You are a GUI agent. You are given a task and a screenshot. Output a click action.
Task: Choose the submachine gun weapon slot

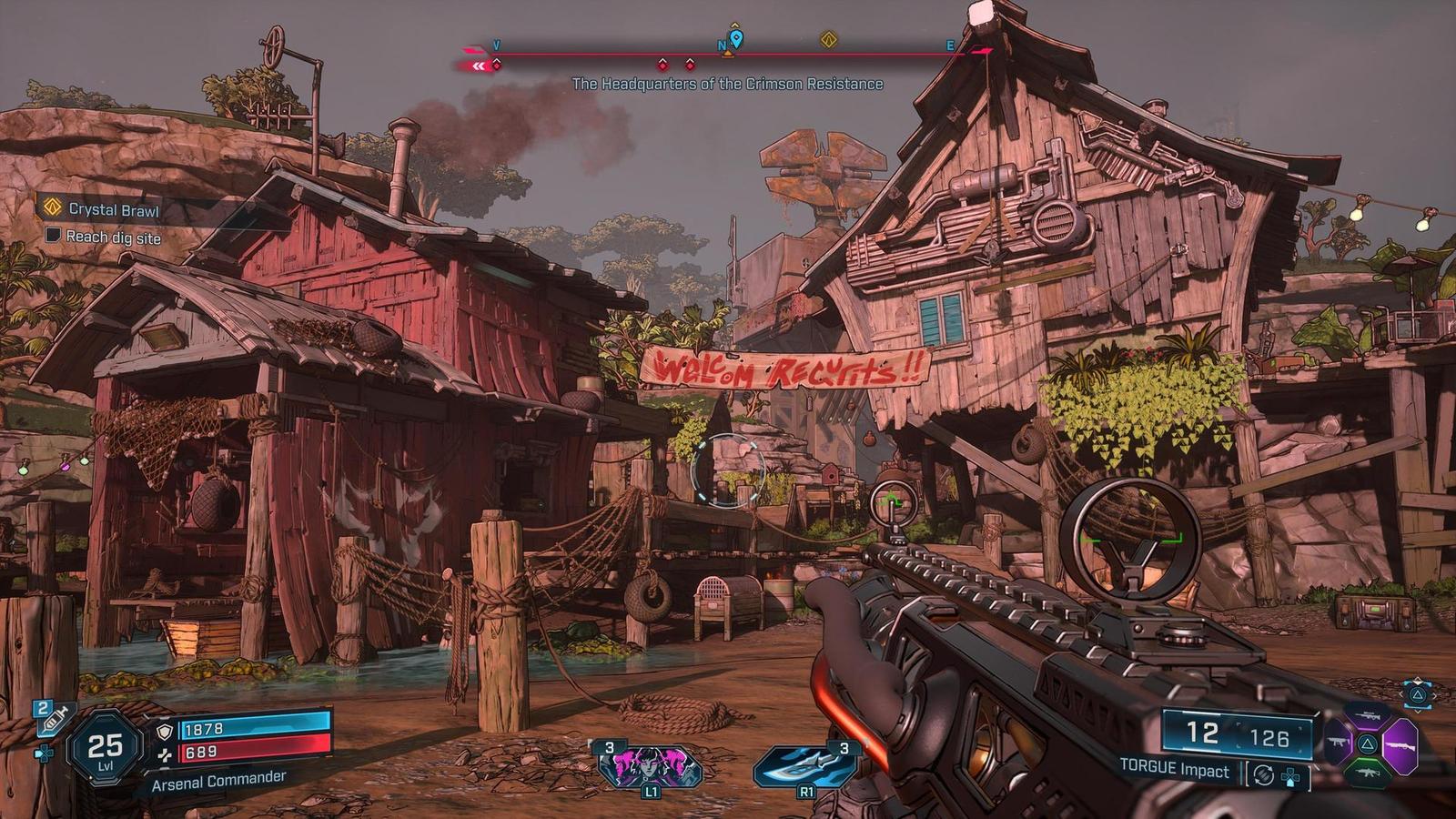(1338, 743)
